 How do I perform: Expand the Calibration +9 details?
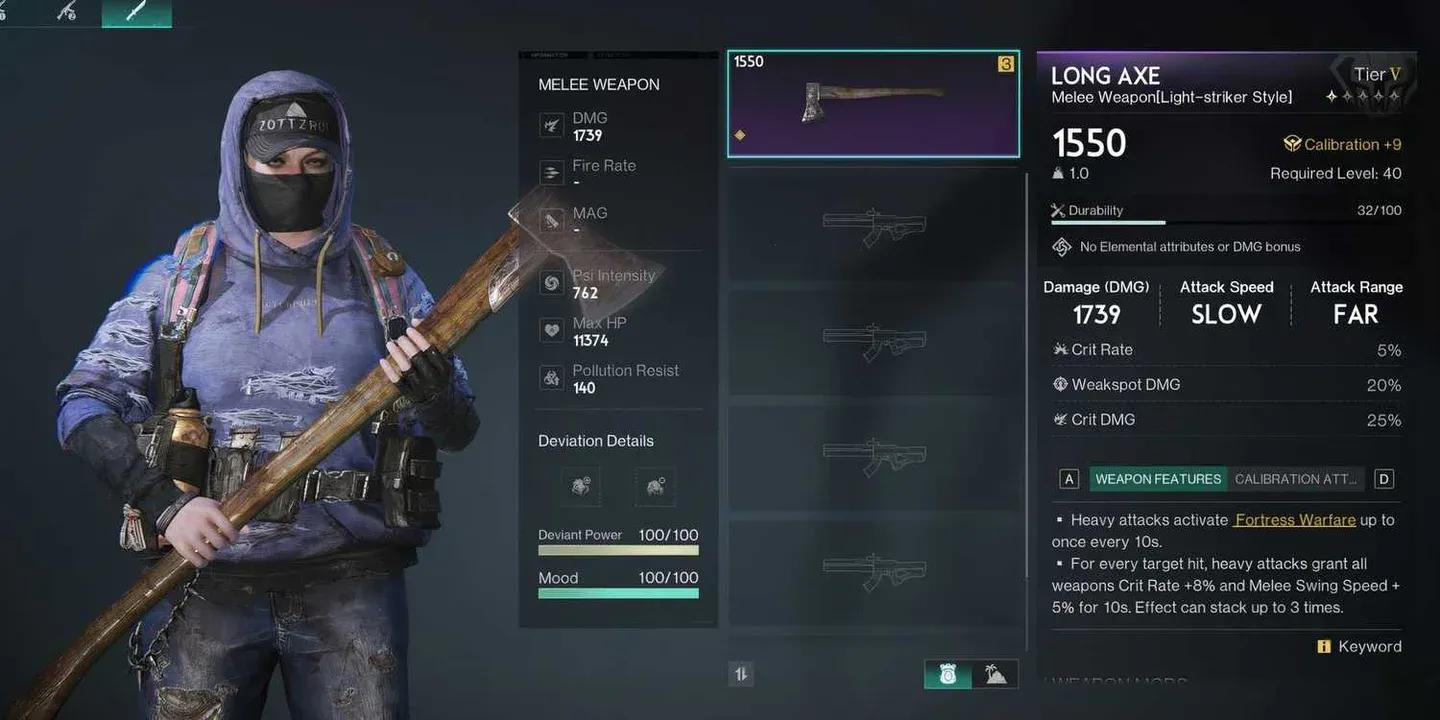coord(1343,144)
